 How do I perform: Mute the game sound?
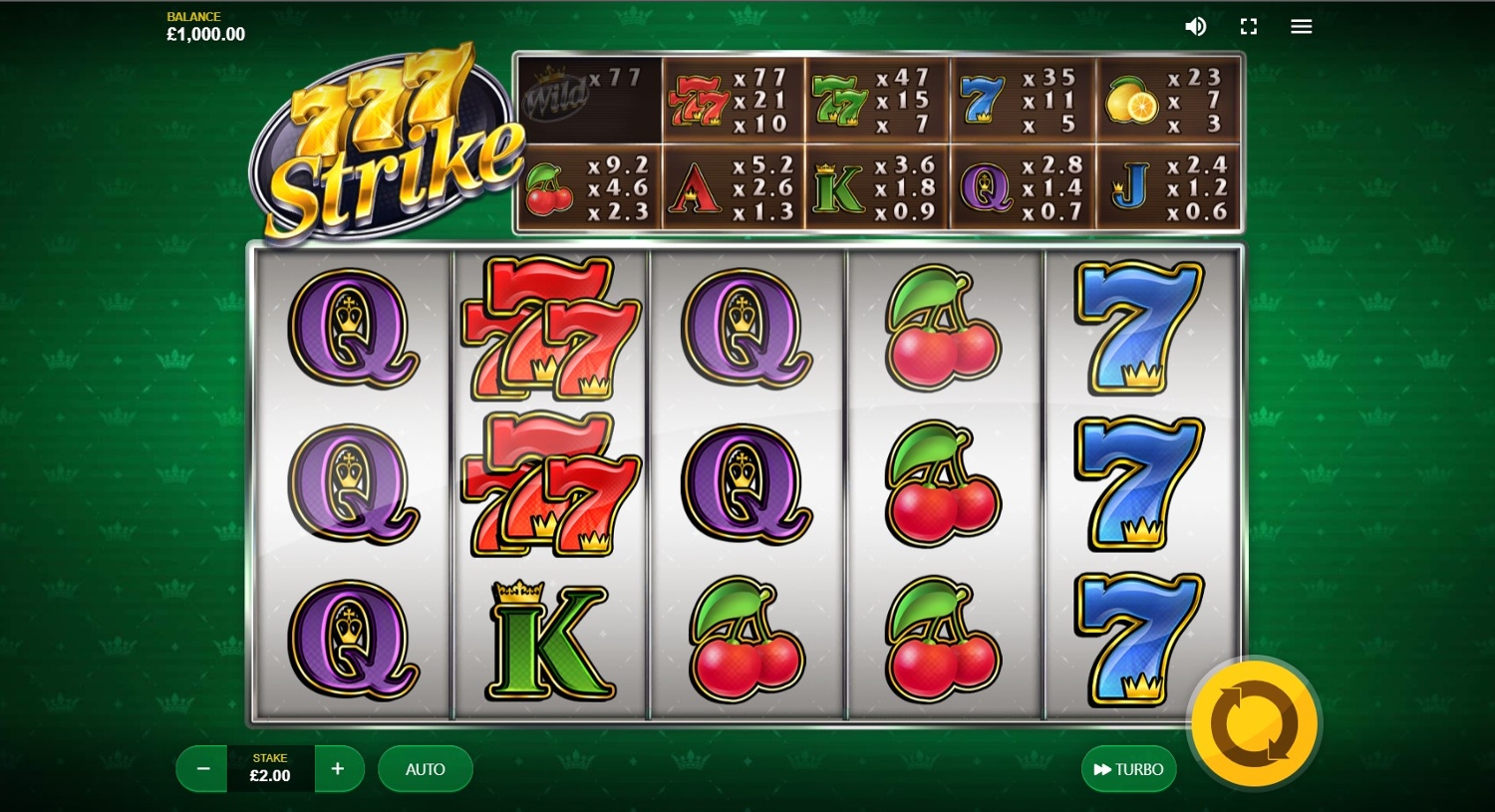1195,27
